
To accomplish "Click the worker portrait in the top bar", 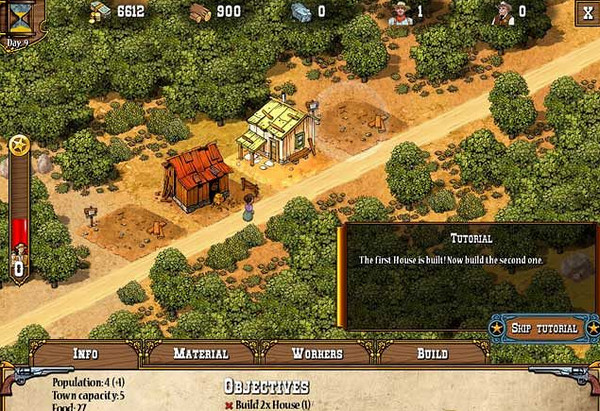I will pos(400,13).
